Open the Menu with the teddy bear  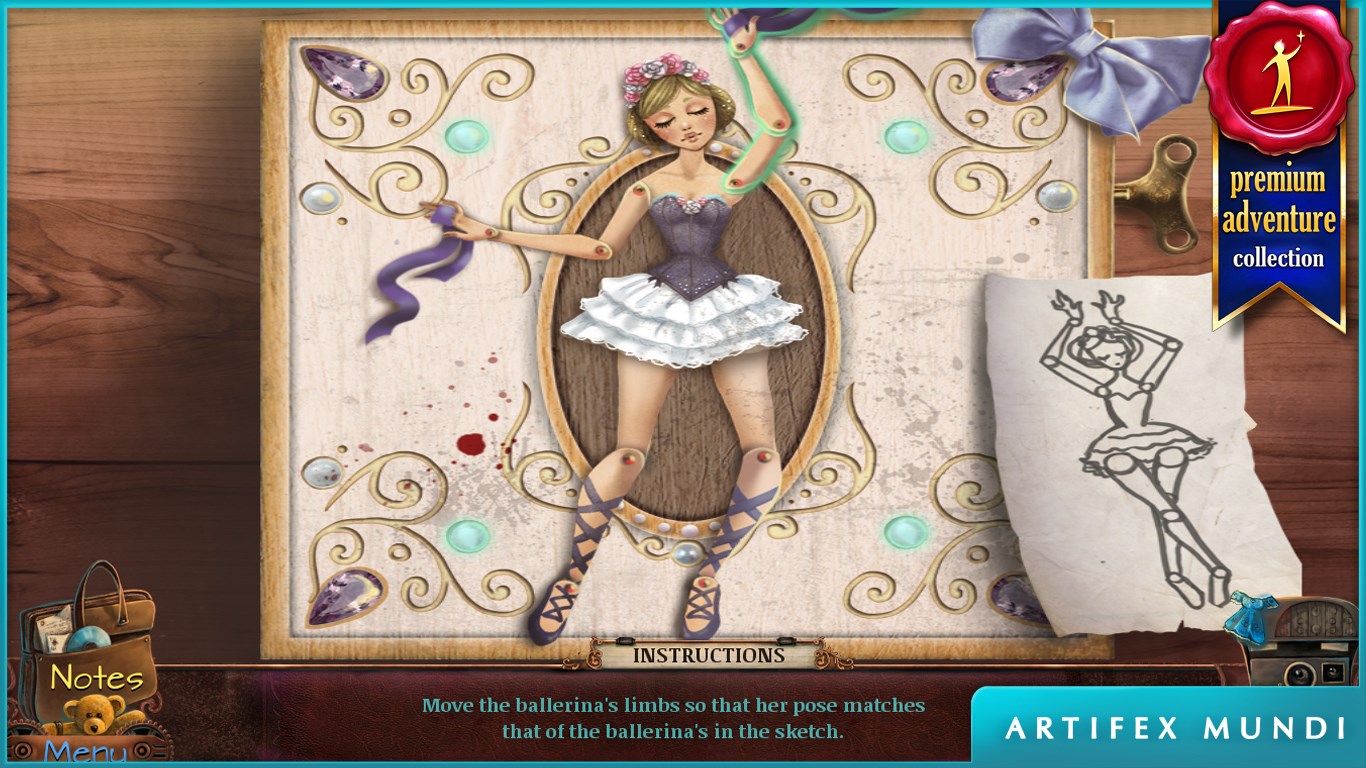point(88,738)
